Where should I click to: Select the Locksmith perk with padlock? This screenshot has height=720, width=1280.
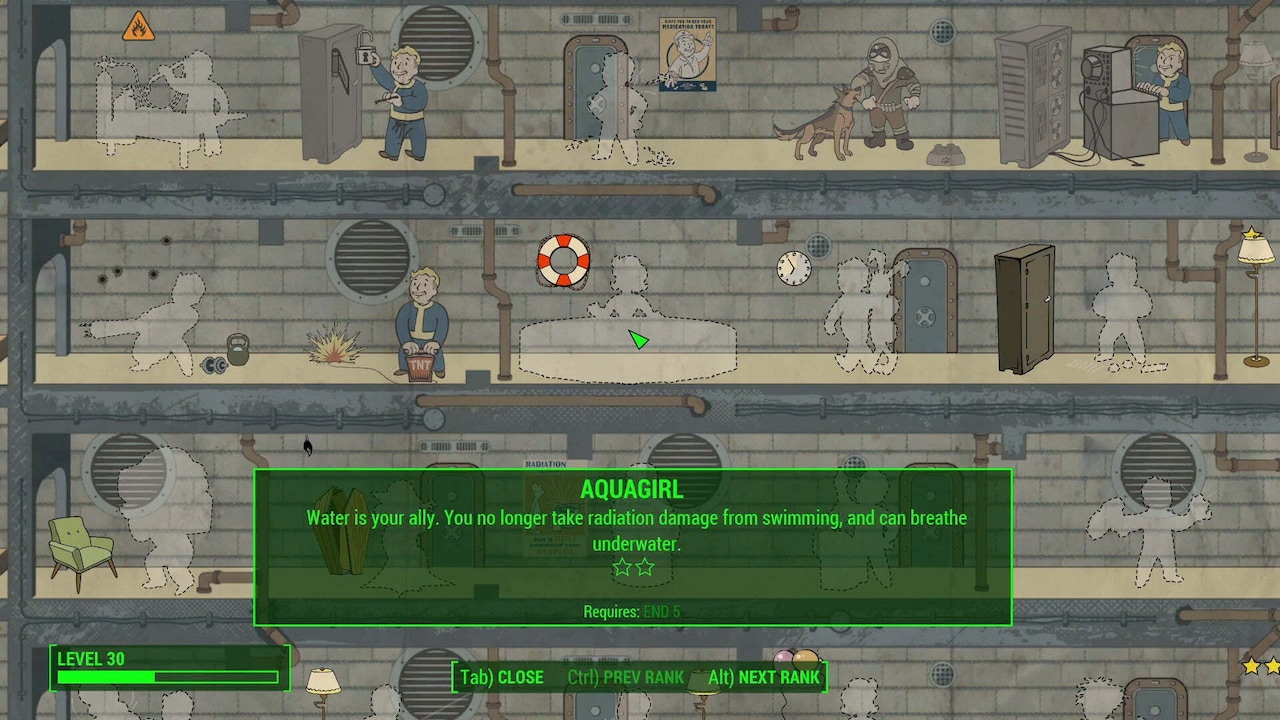click(400, 100)
